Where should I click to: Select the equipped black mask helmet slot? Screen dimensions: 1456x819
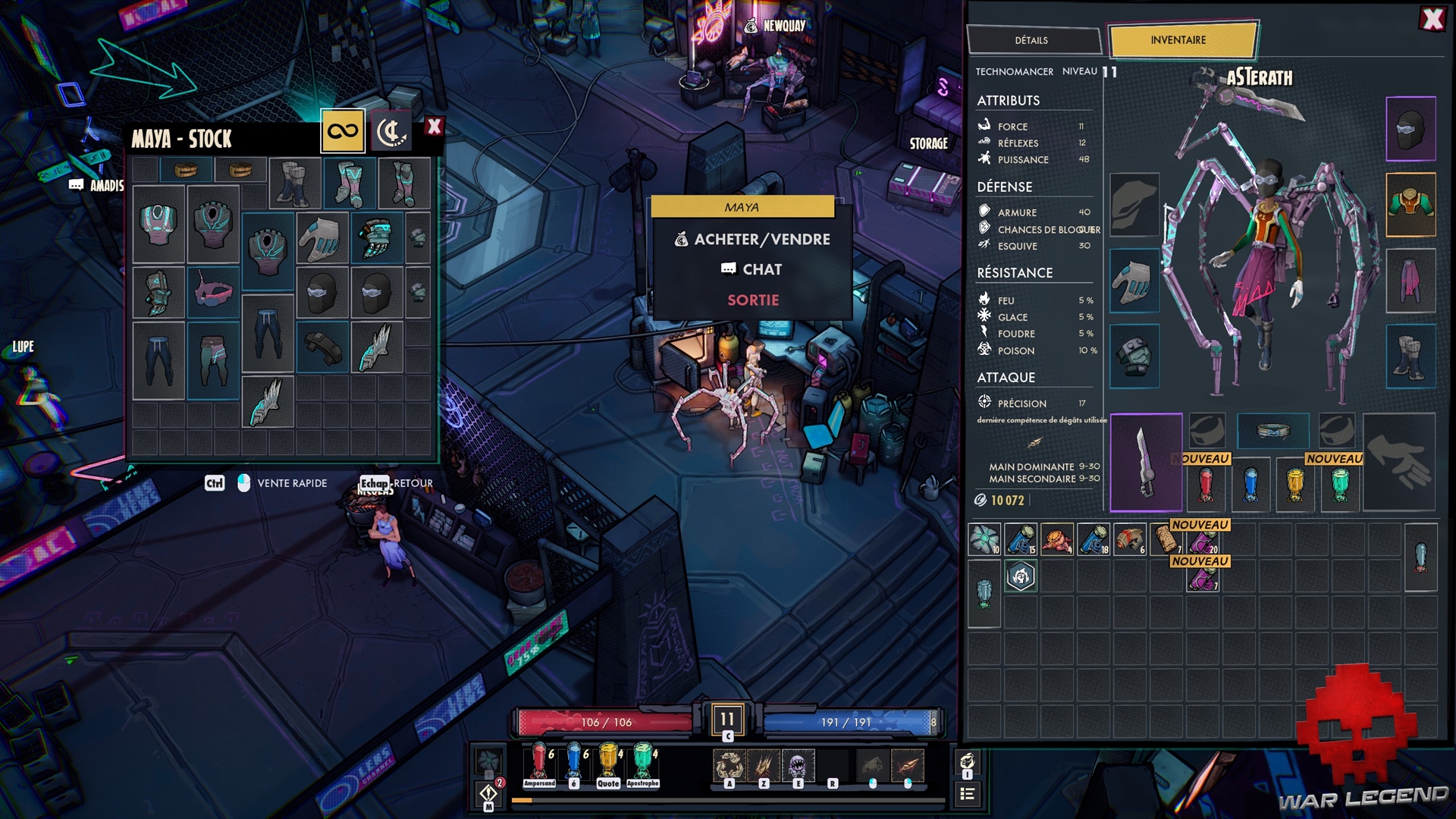point(1410,129)
